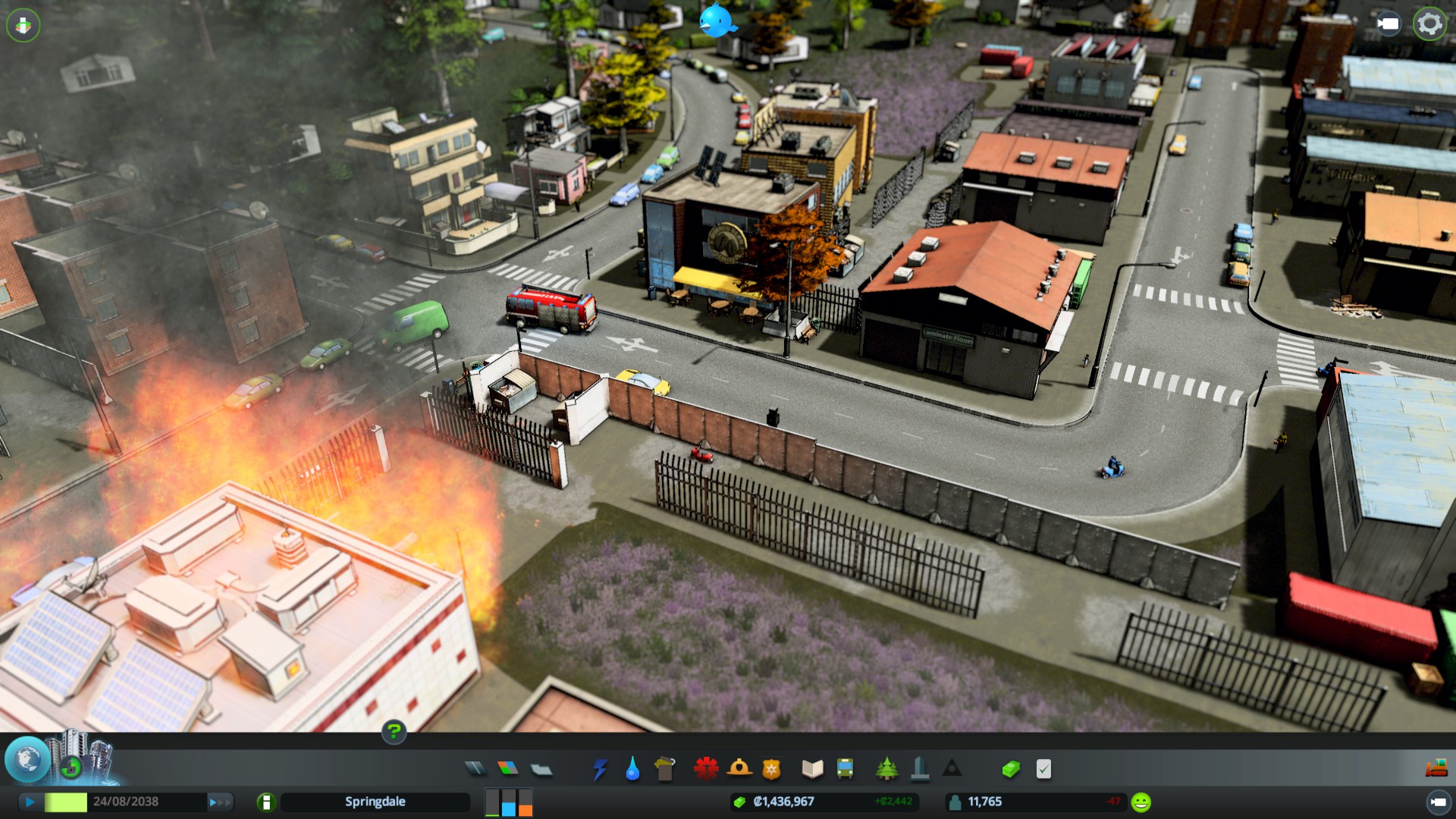
Task: Open the Water and Sewage droplet menu
Action: click(x=632, y=770)
